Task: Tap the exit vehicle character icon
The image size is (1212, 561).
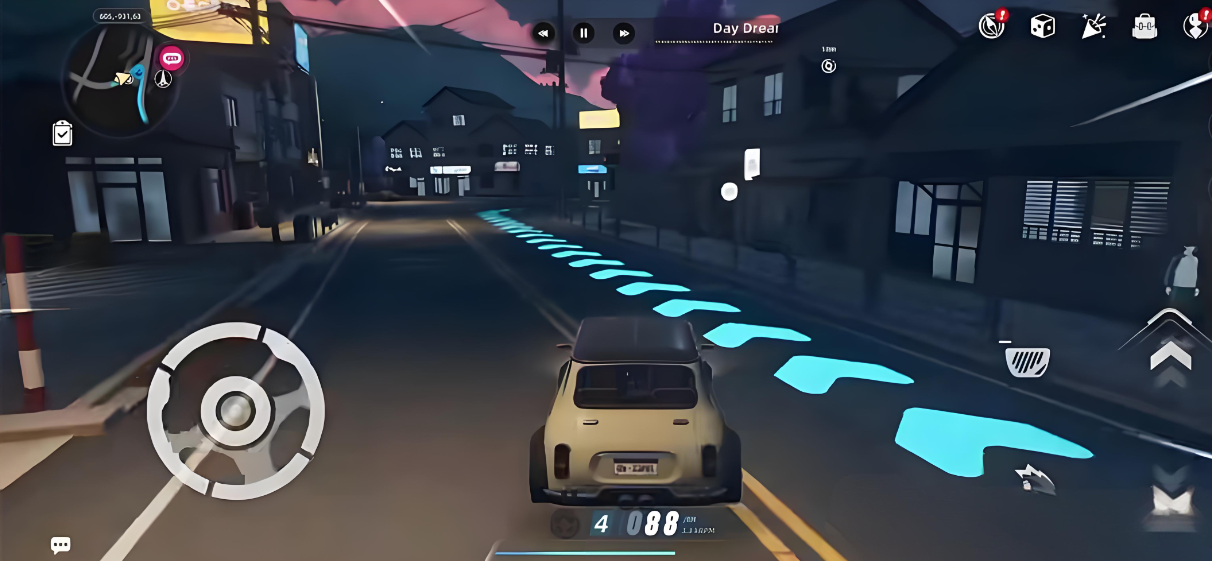Action: [1186, 272]
